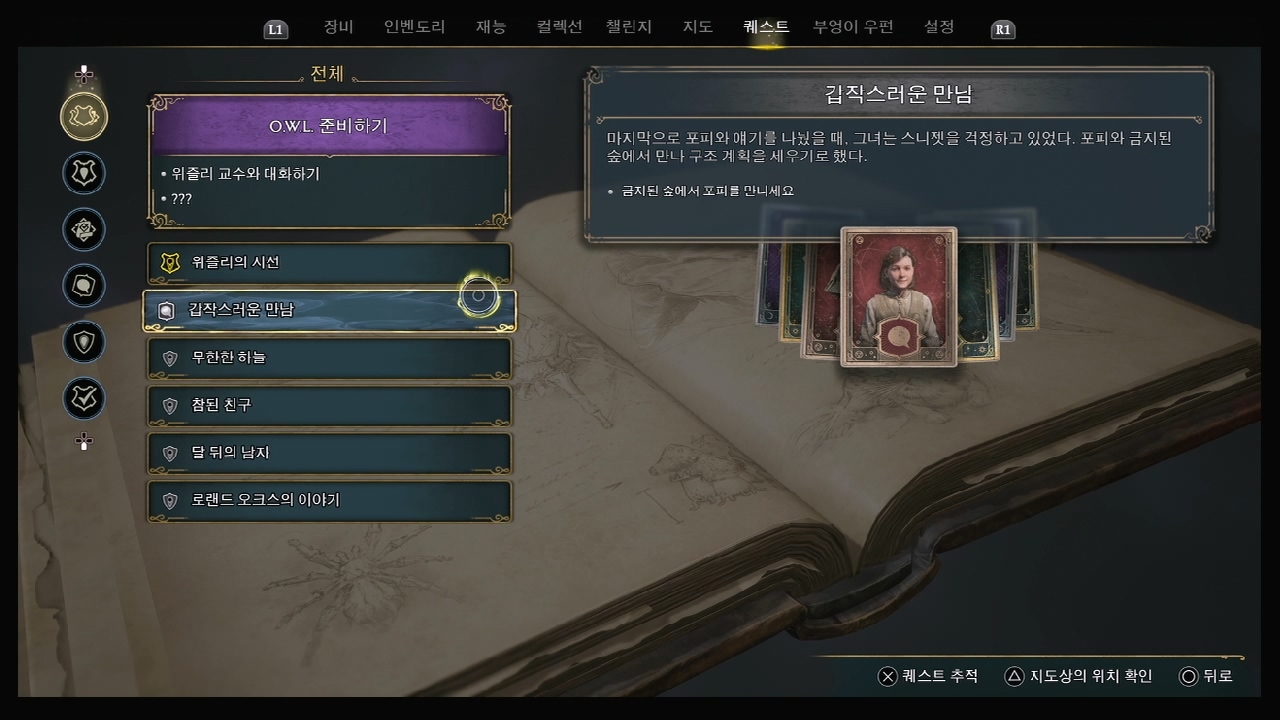Open the 설정 menu tab
The width and height of the screenshot is (1280, 720).
[938, 27]
